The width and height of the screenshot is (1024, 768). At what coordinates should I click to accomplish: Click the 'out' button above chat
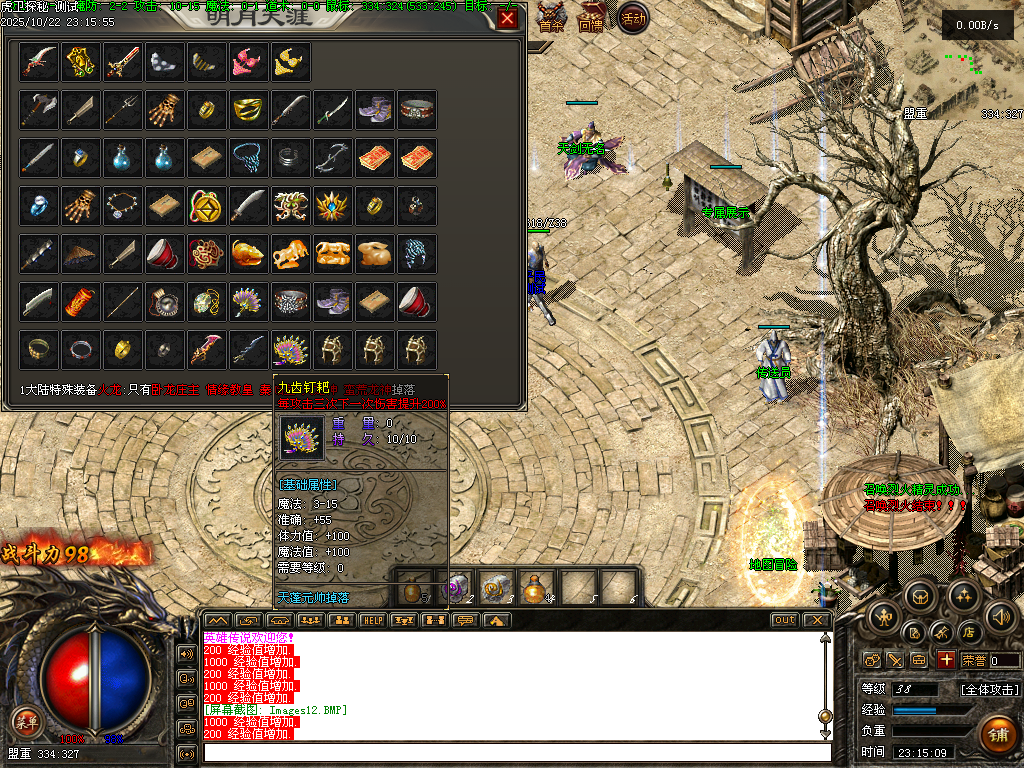[785, 620]
